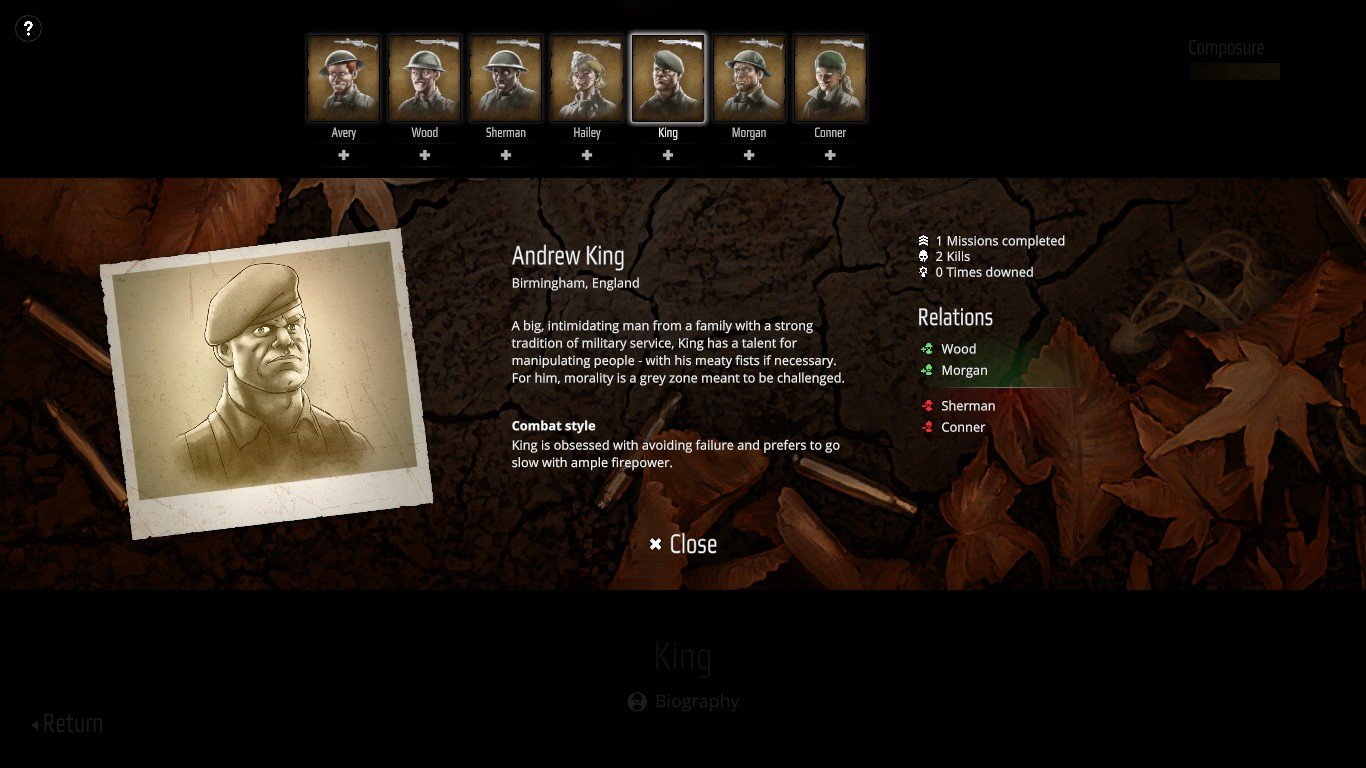Image resolution: width=1366 pixels, height=768 pixels.
Task: Select Sherman in the Relations list
Action: pos(967,406)
